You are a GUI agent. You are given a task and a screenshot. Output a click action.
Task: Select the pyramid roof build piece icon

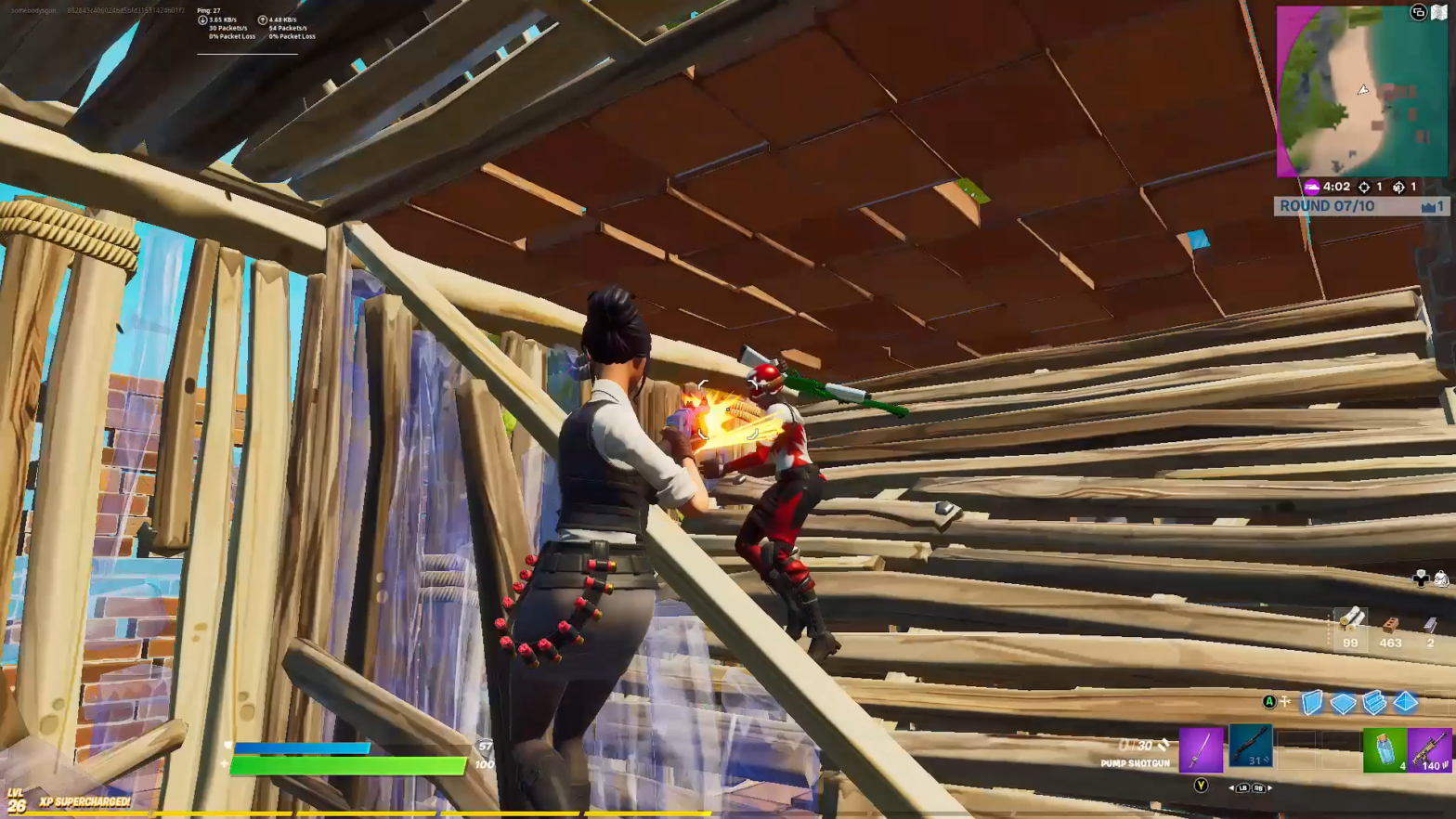[1405, 703]
